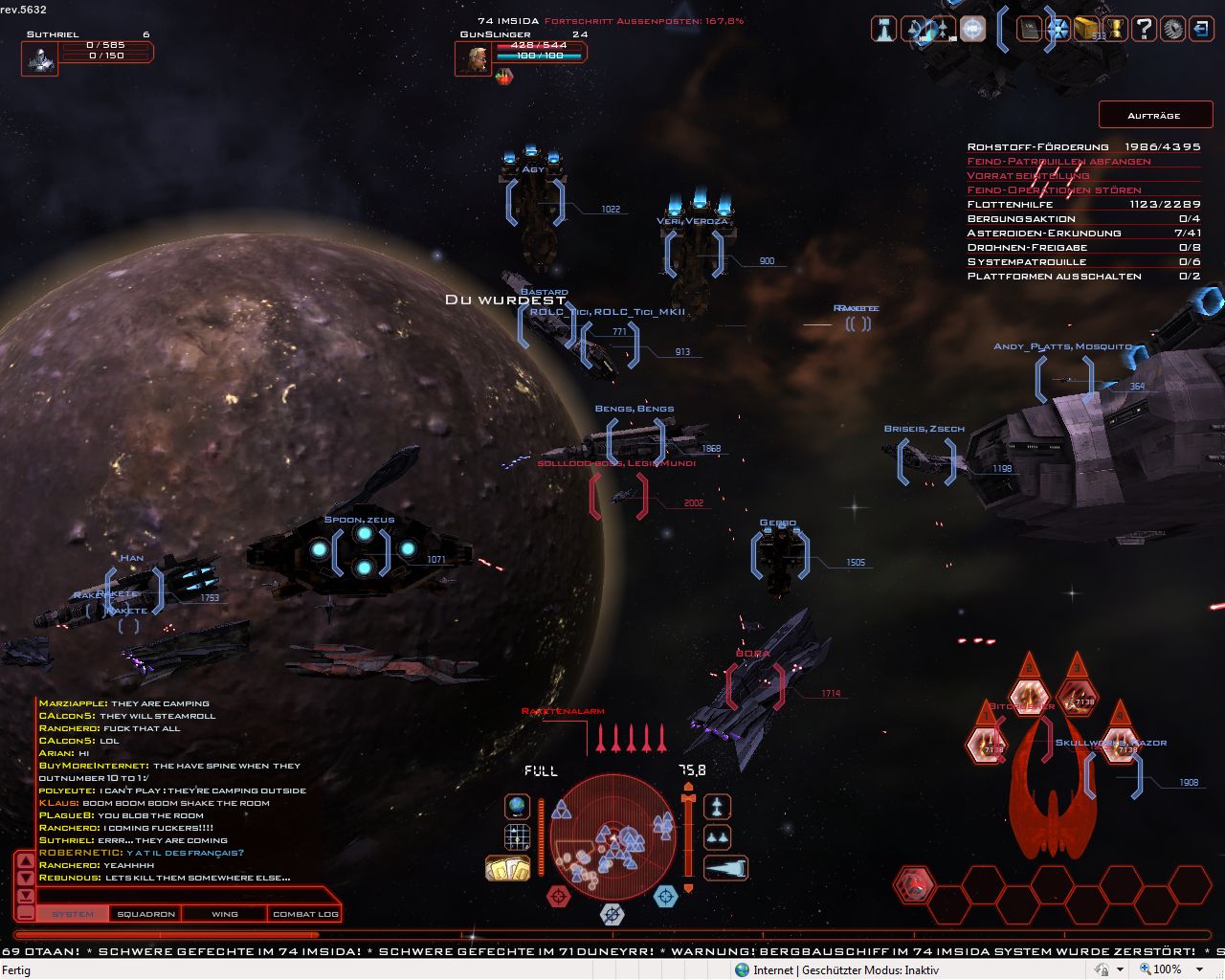Open the planet globe icon beside the radar
1225x980 pixels.
click(518, 807)
